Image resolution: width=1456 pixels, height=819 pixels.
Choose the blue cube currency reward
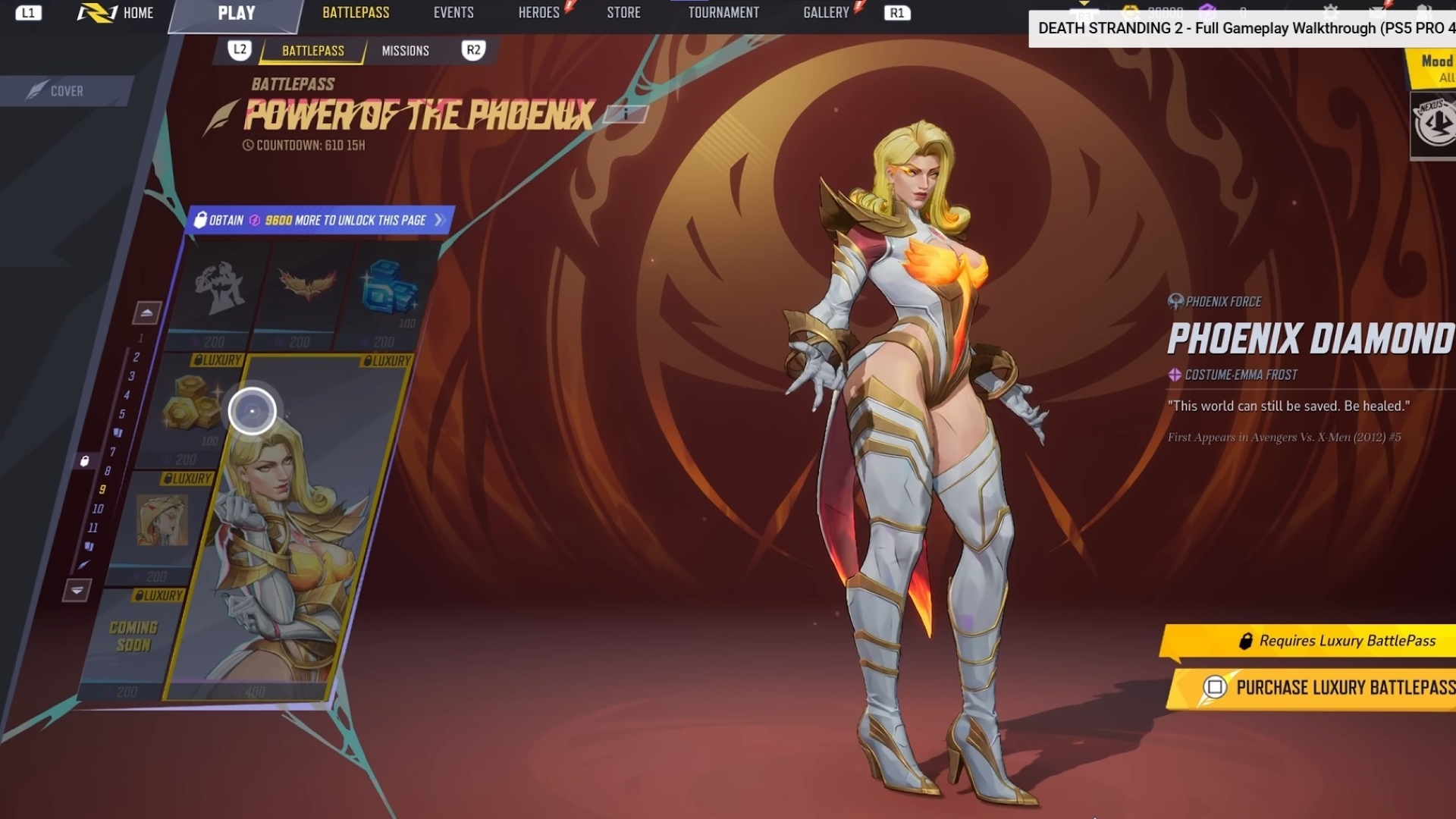388,288
